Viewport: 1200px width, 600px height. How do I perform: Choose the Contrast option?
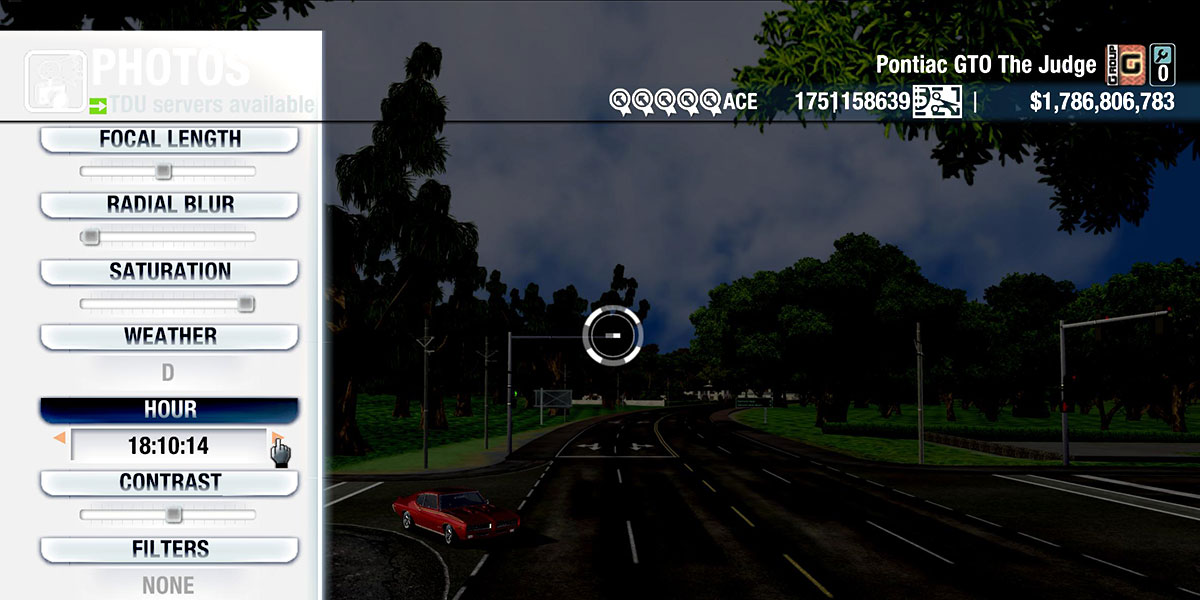pyautogui.click(x=169, y=483)
